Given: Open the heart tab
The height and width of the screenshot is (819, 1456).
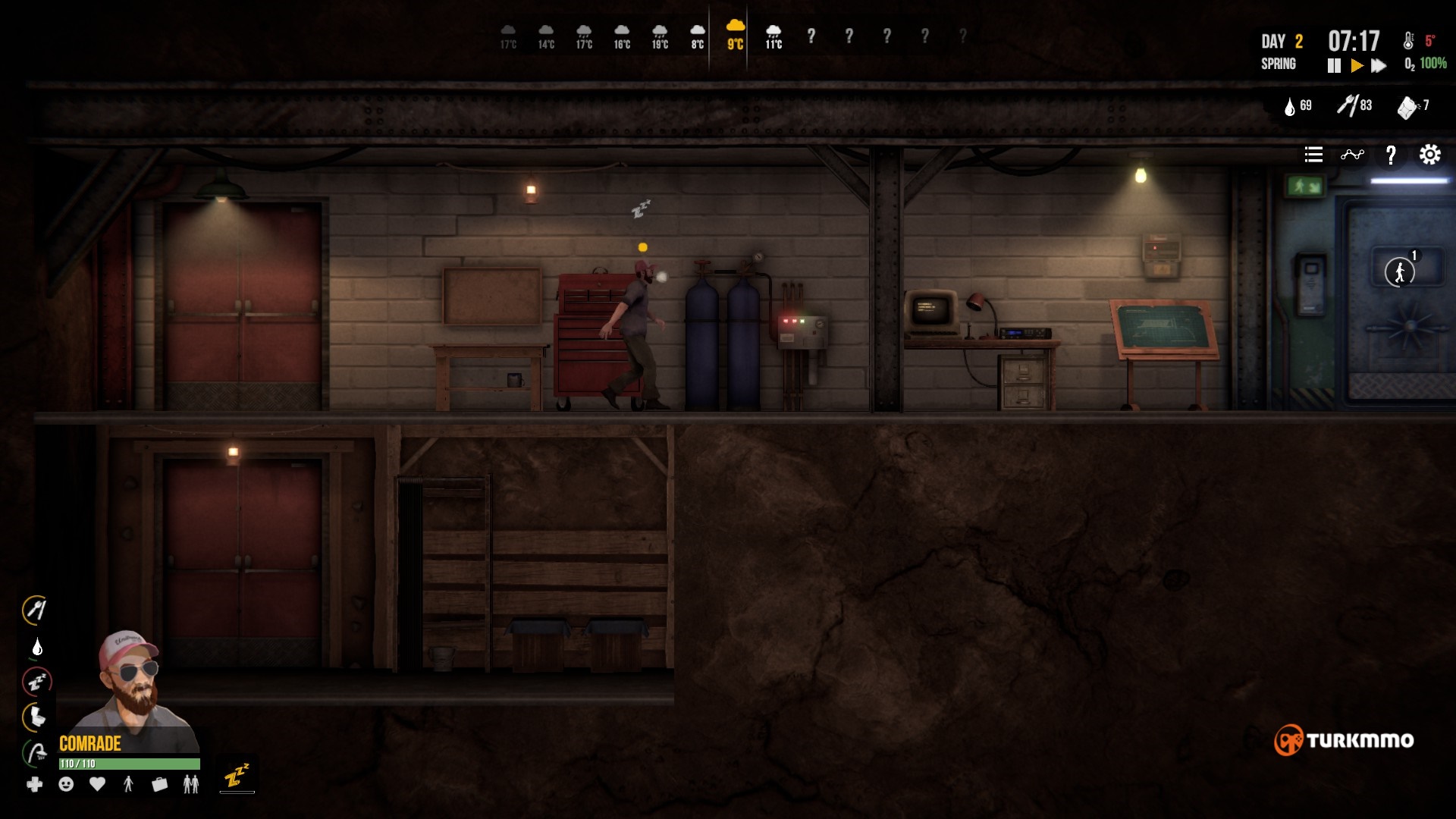Looking at the screenshot, I should pos(97,784).
